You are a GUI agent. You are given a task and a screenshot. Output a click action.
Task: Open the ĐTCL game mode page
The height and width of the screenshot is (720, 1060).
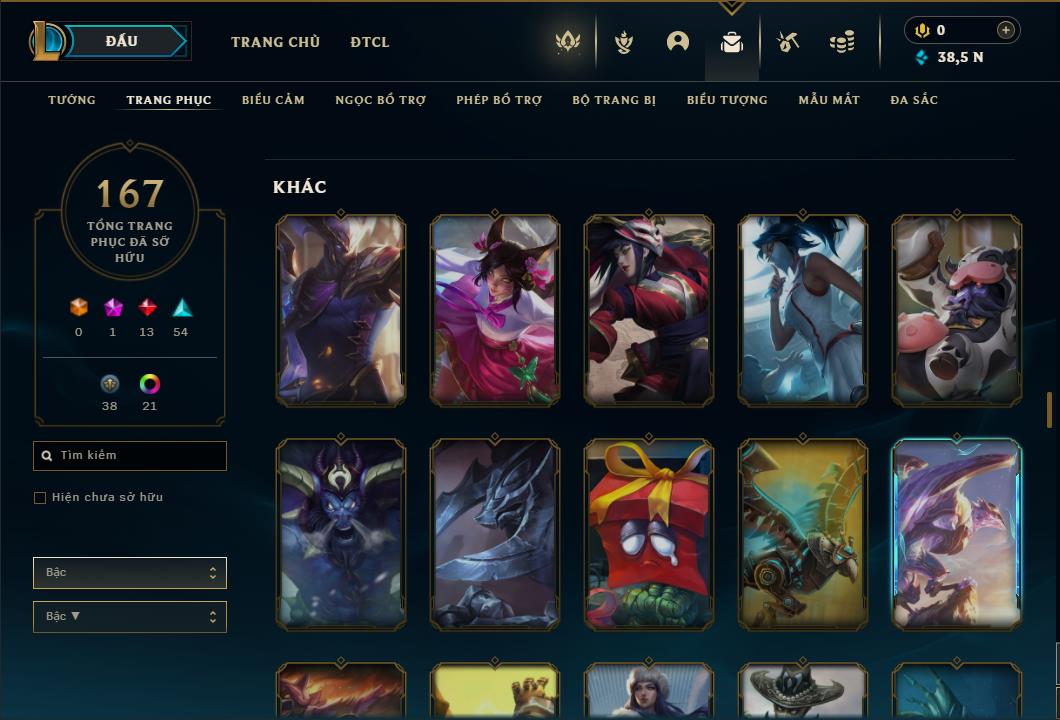[x=370, y=42]
